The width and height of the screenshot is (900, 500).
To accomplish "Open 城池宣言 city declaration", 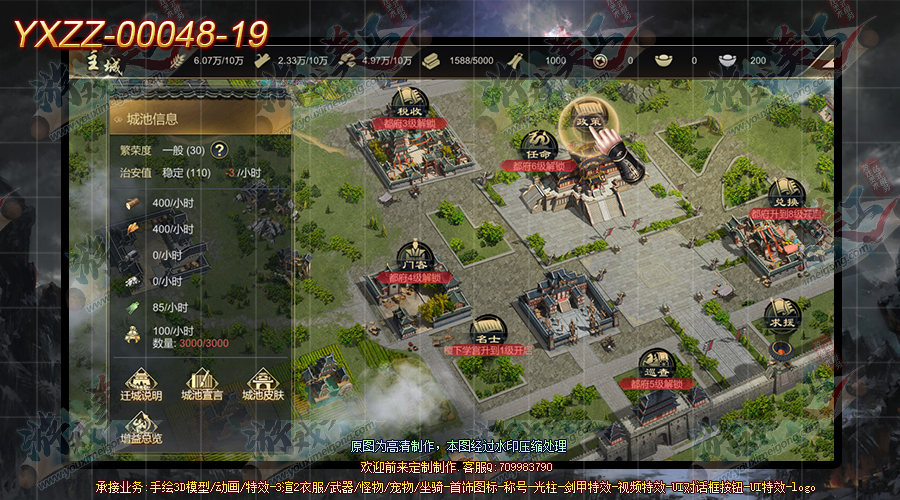I will click(201, 385).
